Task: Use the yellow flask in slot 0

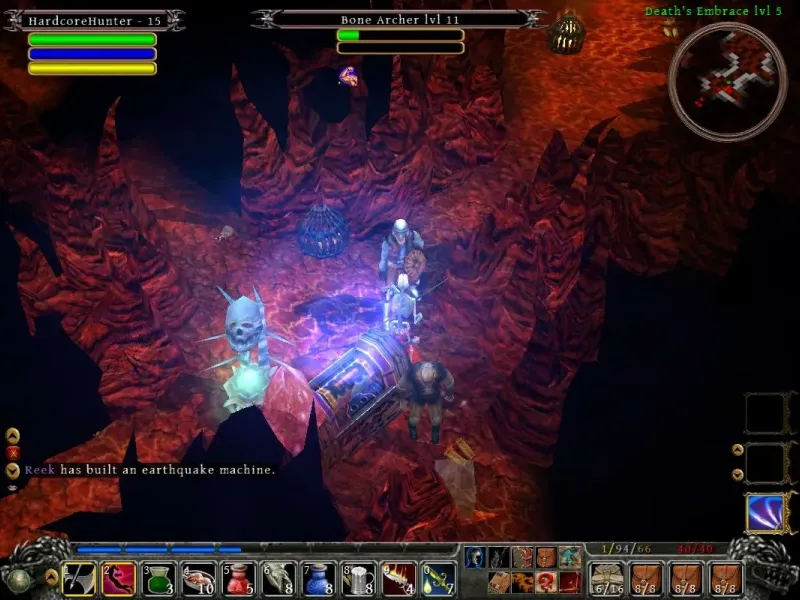Action: point(439,578)
